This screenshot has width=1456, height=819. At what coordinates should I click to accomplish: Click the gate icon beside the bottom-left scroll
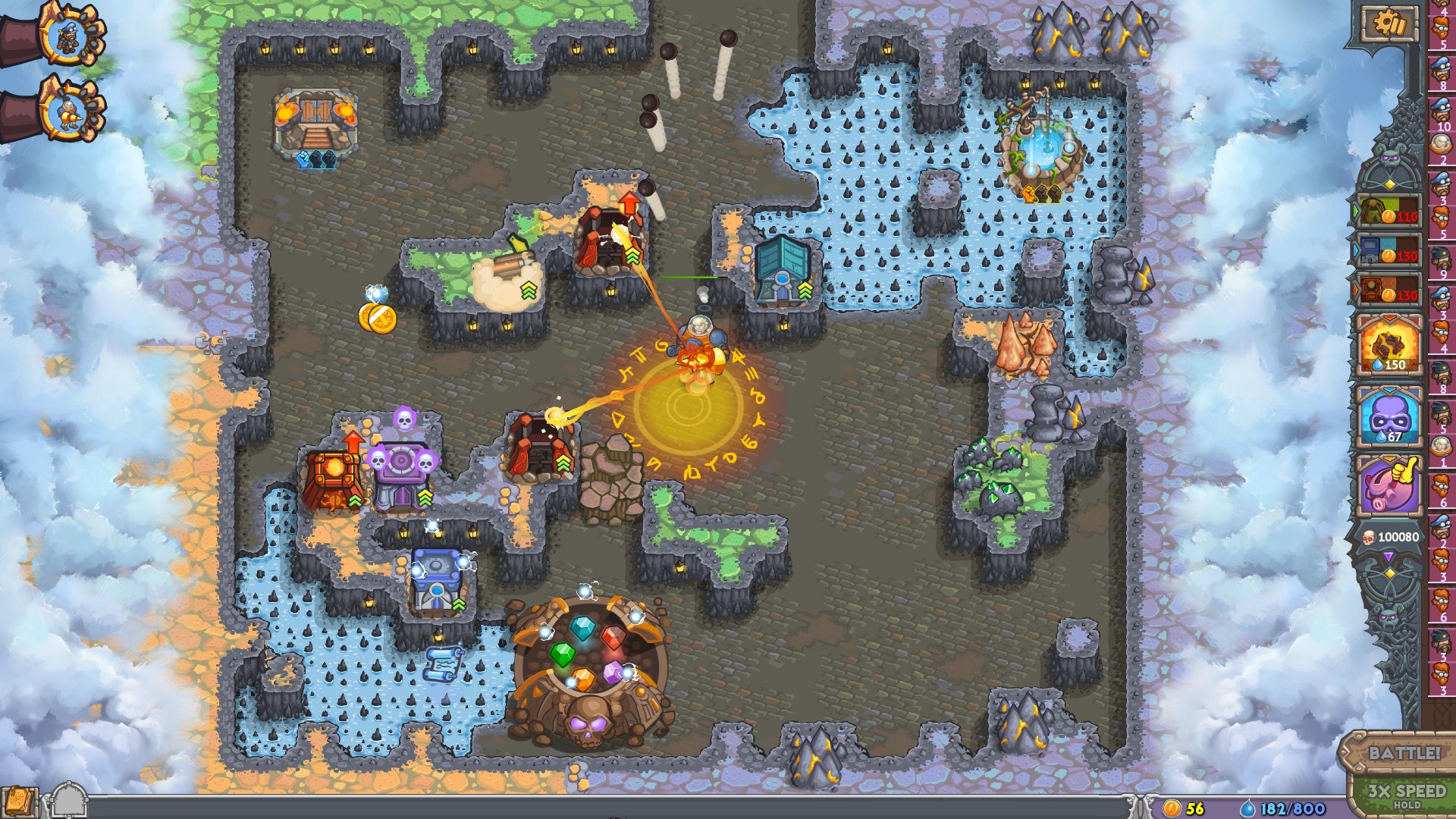68,800
